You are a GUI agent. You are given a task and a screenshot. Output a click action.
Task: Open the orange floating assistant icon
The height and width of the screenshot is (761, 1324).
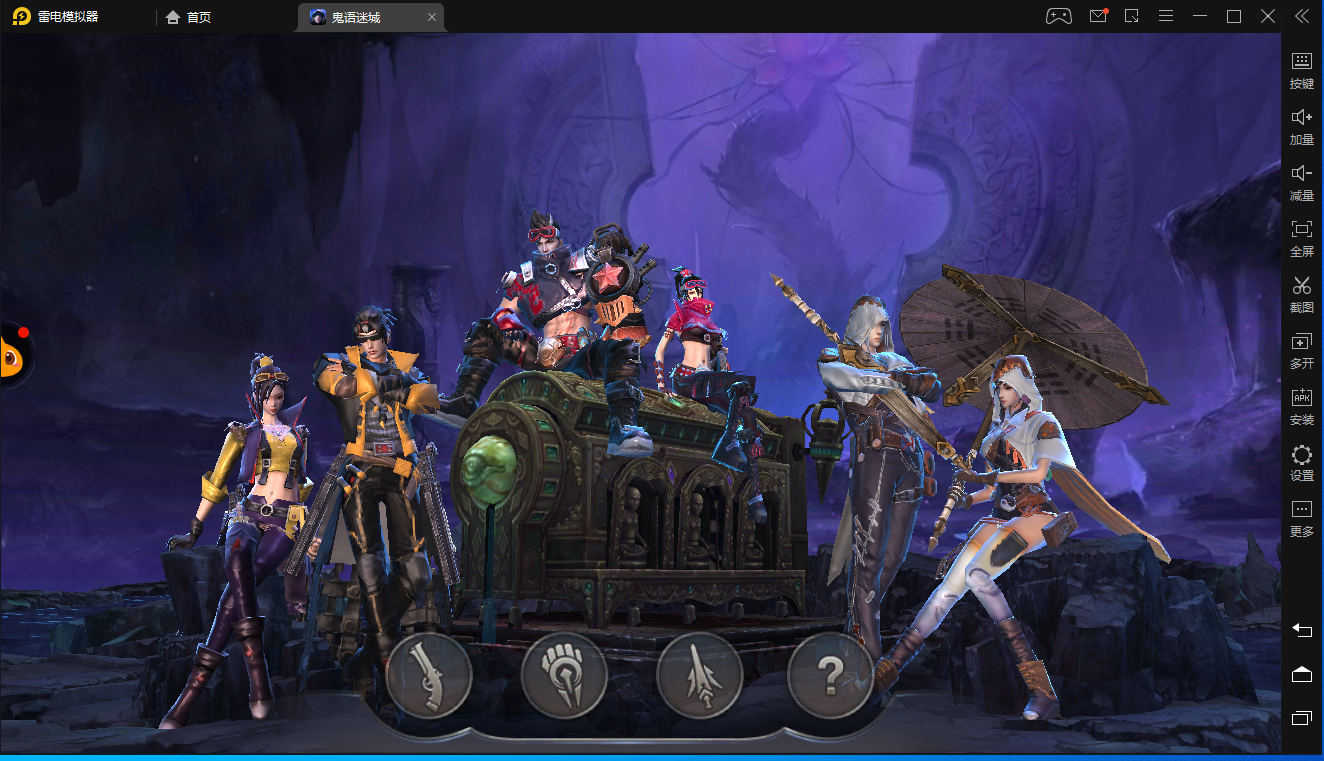tap(12, 354)
